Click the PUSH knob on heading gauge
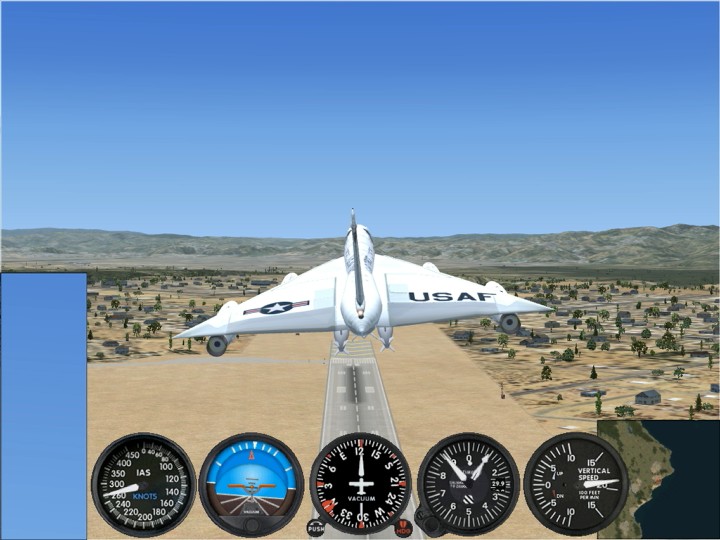 316,527
